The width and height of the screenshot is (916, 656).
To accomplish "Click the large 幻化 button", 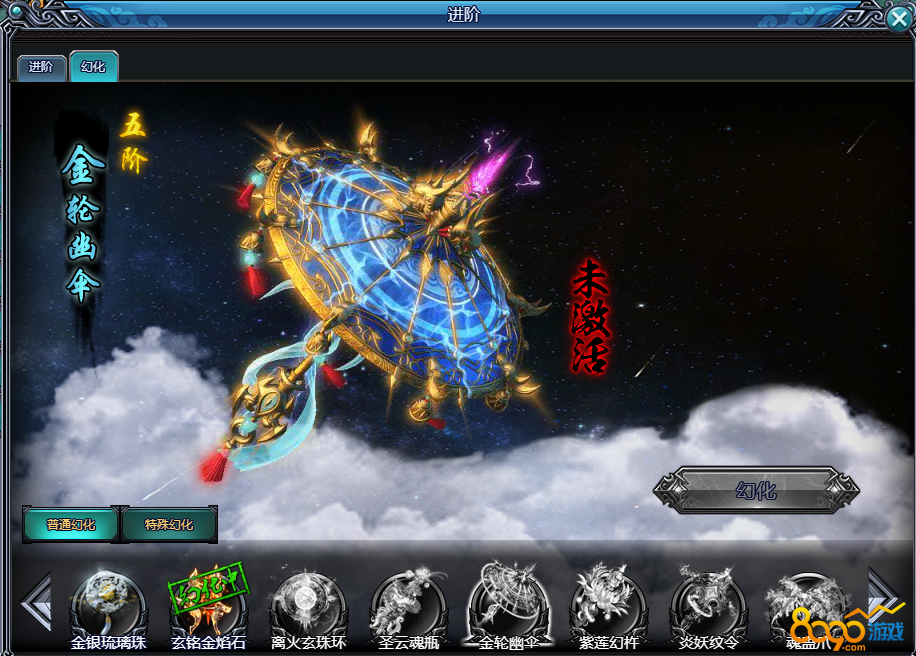I will coord(756,491).
